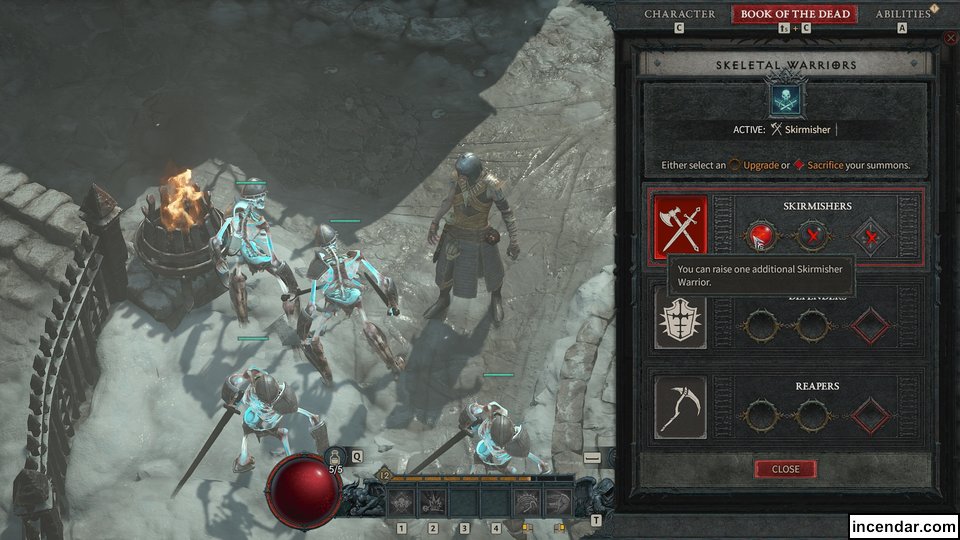Viewport: 960px width, 540px height.
Task: Activate the skill in hotbar slot 1
Action: (402, 502)
